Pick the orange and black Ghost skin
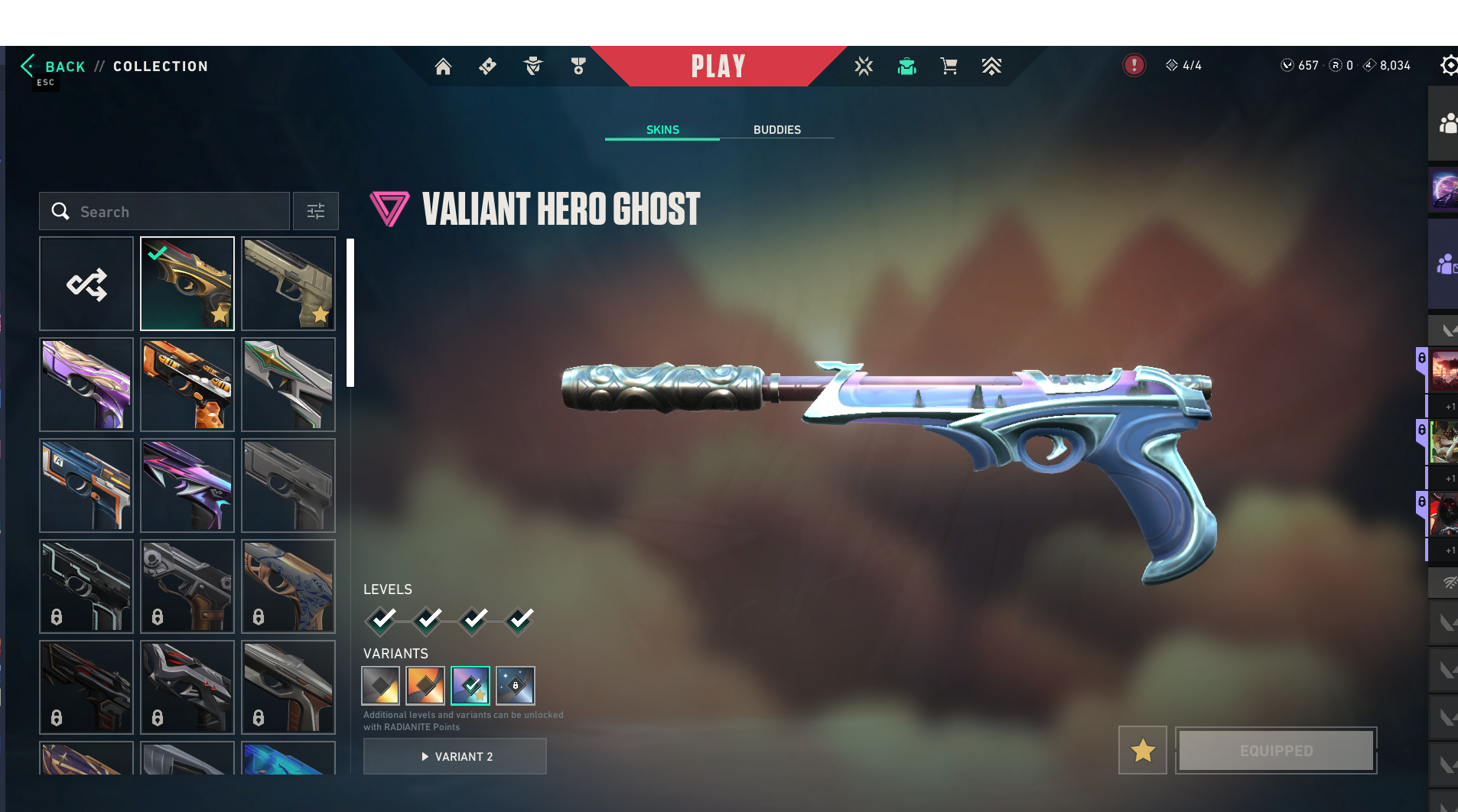This screenshot has width=1458, height=812. tap(187, 385)
